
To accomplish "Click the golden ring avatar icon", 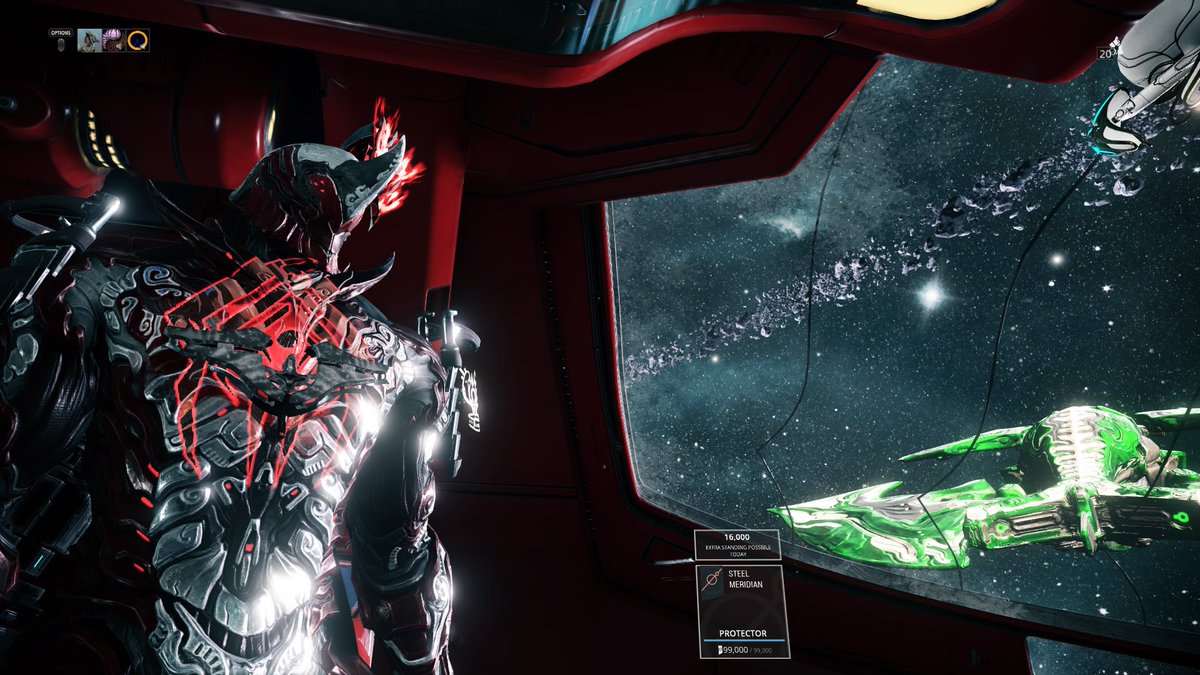I will (138, 40).
